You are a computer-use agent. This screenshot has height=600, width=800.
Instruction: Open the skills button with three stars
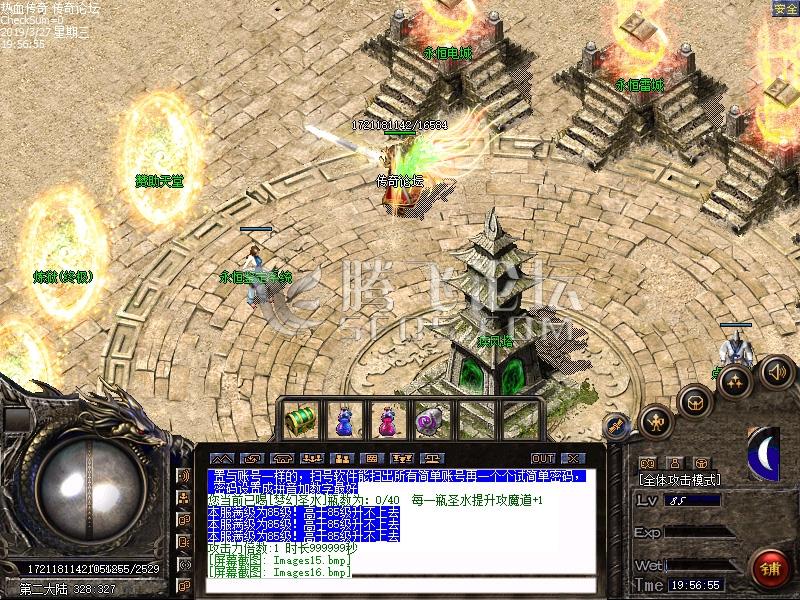pos(735,382)
